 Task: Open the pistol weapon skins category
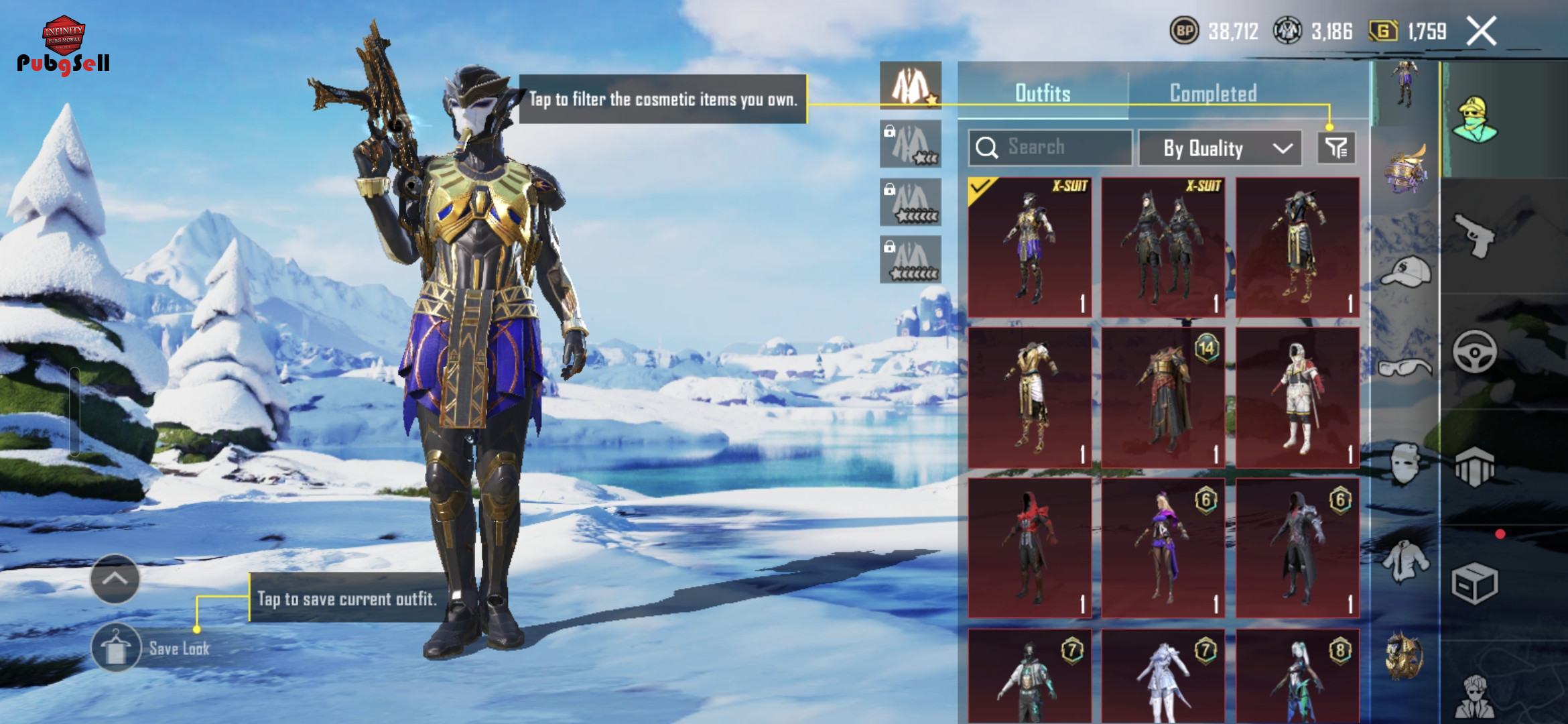click(x=1474, y=235)
